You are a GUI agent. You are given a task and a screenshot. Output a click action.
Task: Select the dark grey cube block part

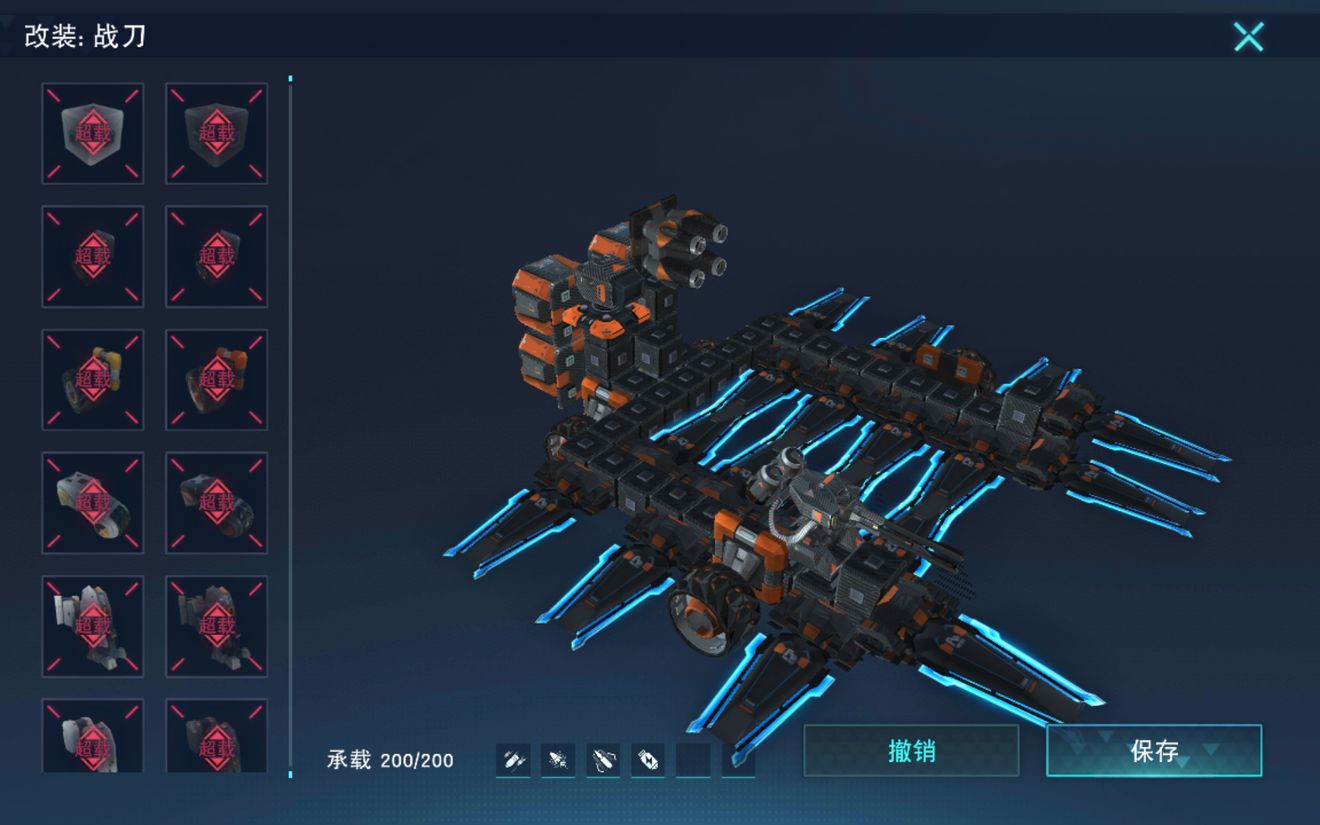tap(216, 133)
